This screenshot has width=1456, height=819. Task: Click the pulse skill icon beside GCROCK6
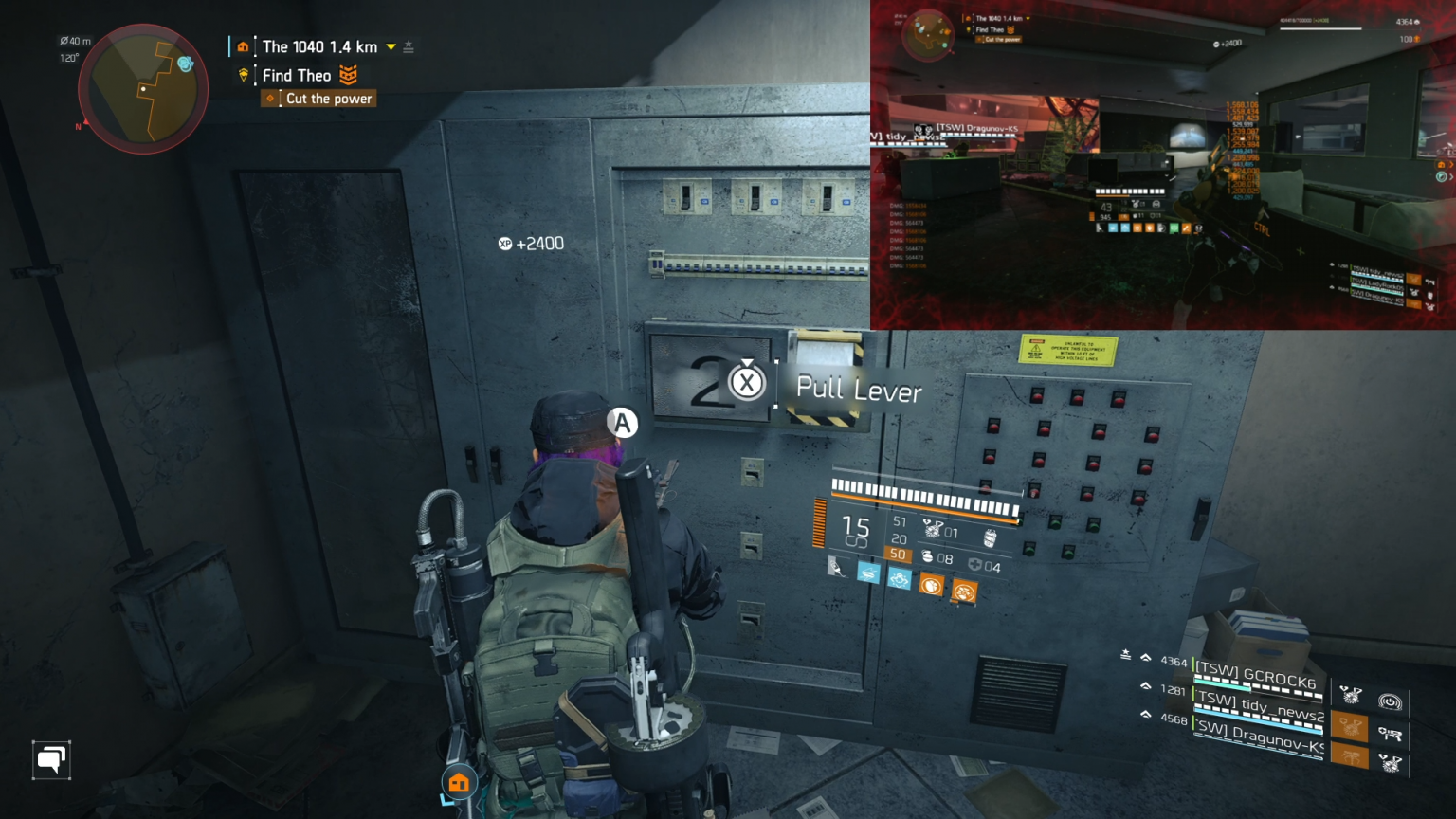pyautogui.click(x=1390, y=701)
